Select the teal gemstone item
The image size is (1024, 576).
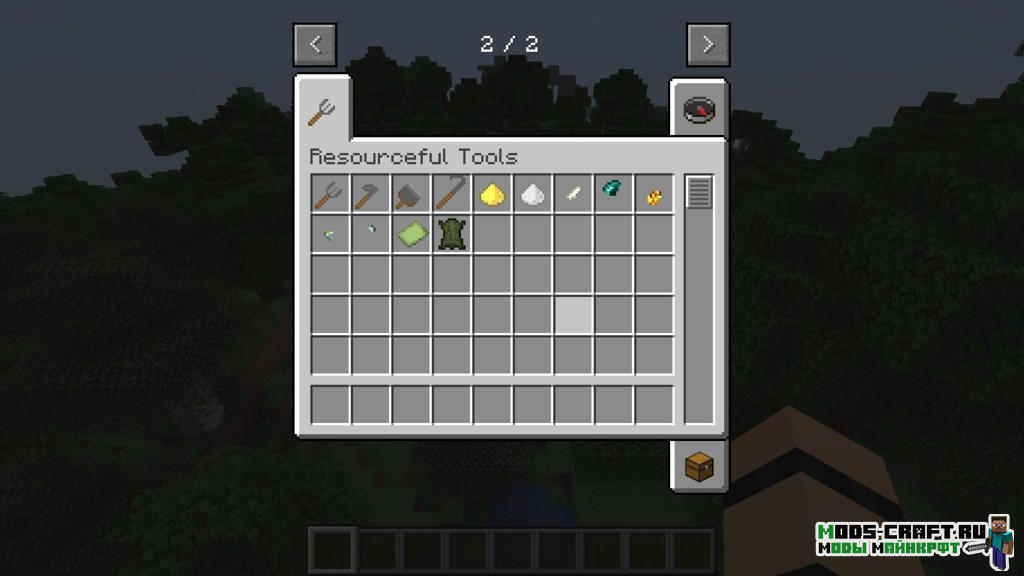pos(613,194)
